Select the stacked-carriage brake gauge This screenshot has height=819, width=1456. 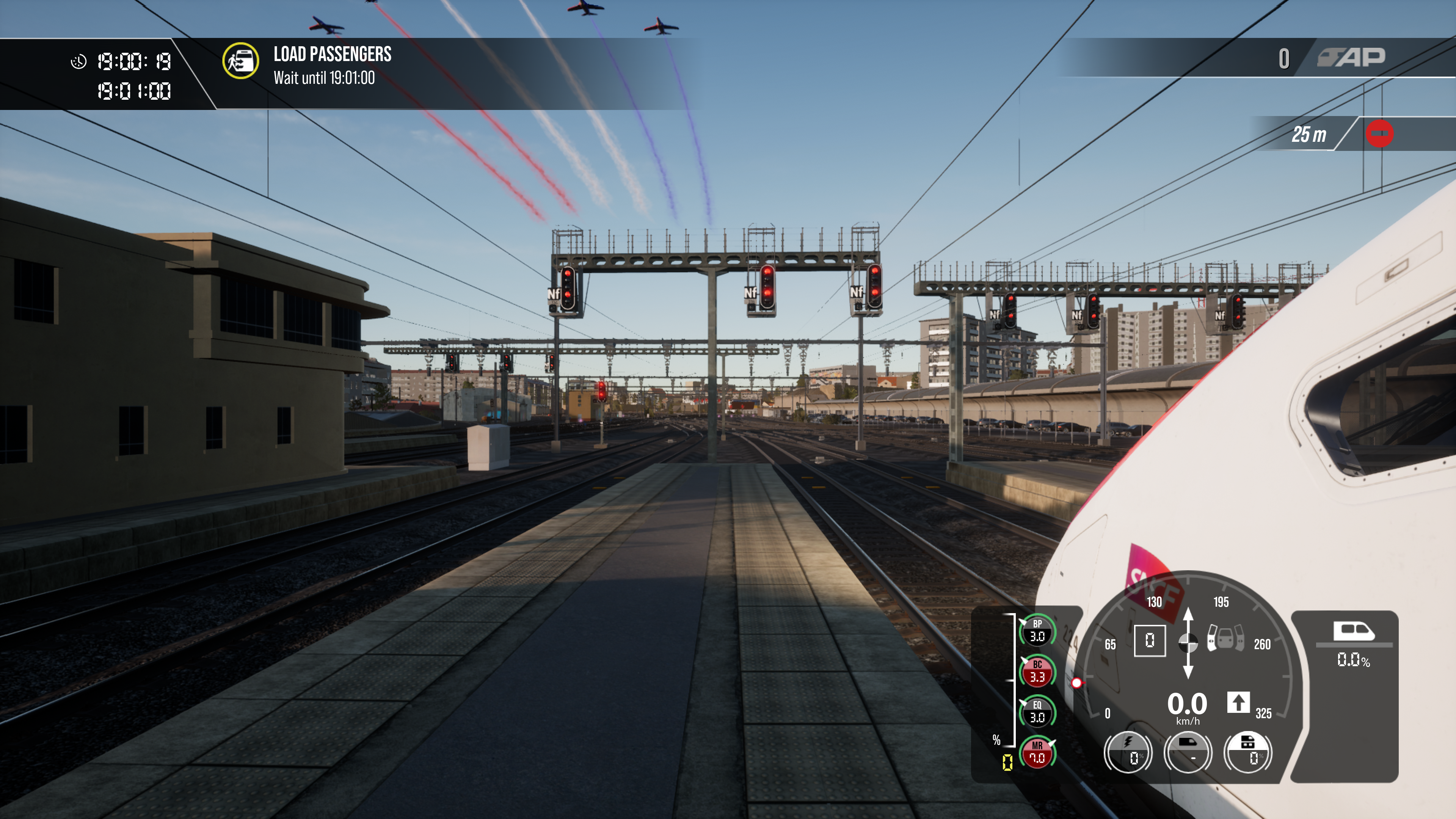coord(1247,752)
